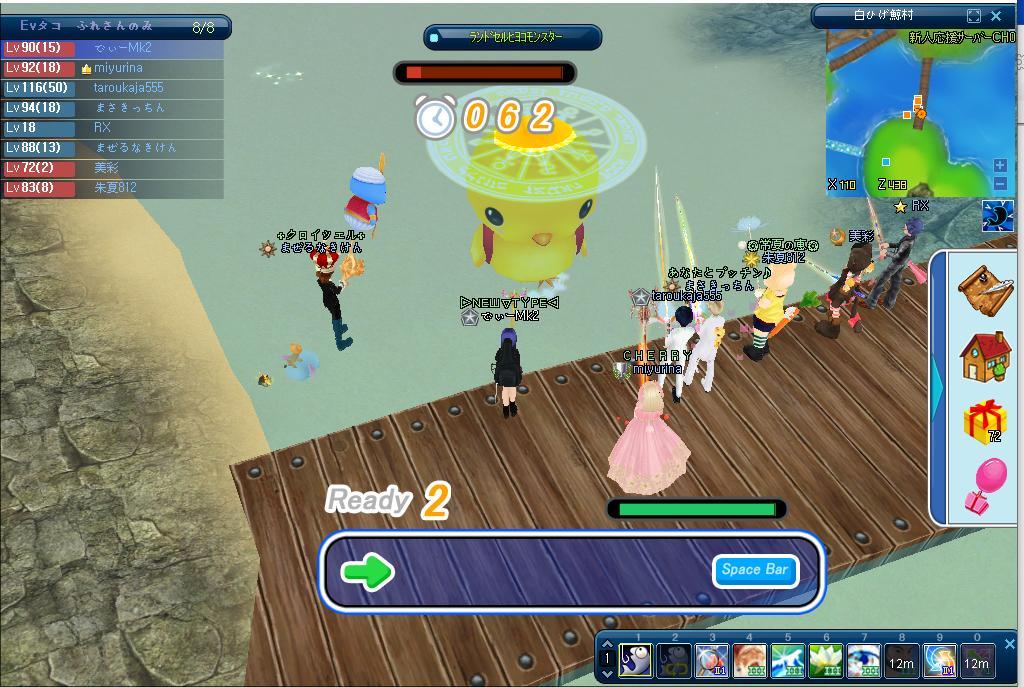Open the yellow gift box icon

pyautogui.click(x=985, y=421)
